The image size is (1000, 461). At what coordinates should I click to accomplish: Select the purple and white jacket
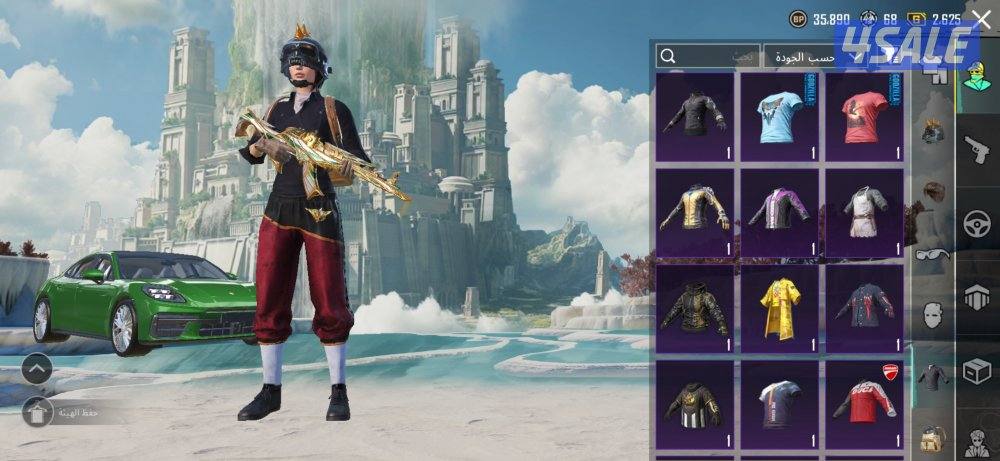point(780,212)
